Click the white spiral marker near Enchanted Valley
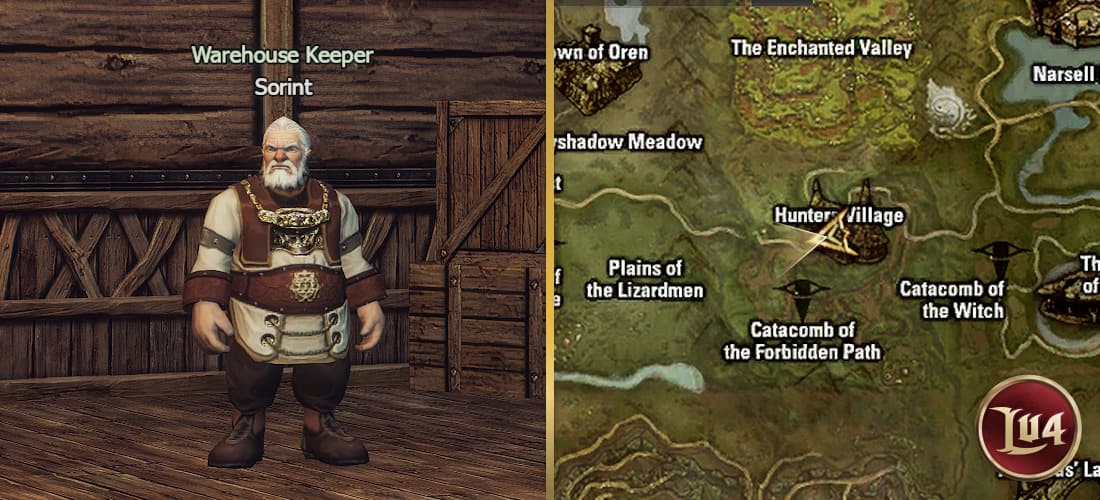This screenshot has width=1100, height=500. click(x=949, y=104)
